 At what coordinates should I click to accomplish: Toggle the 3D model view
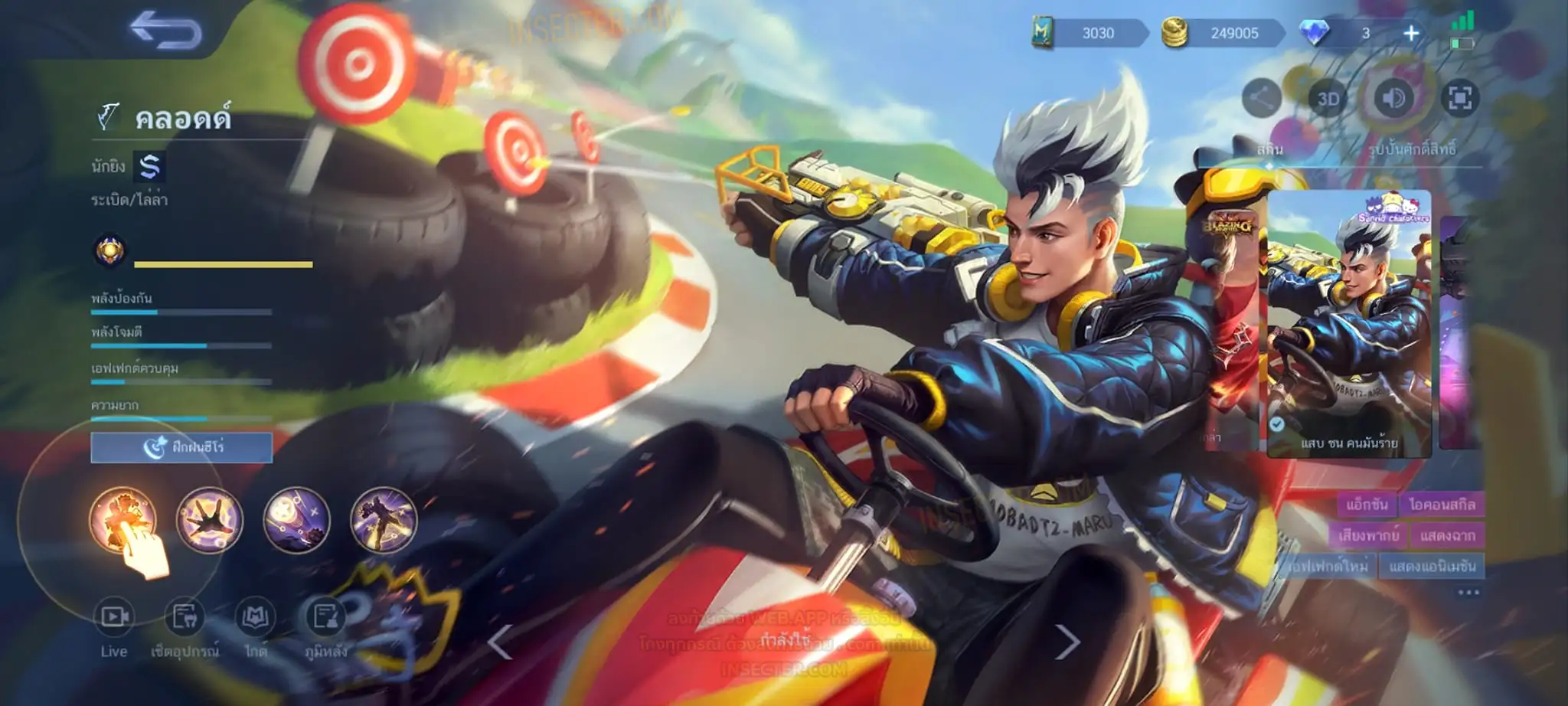click(x=1328, y=99)
